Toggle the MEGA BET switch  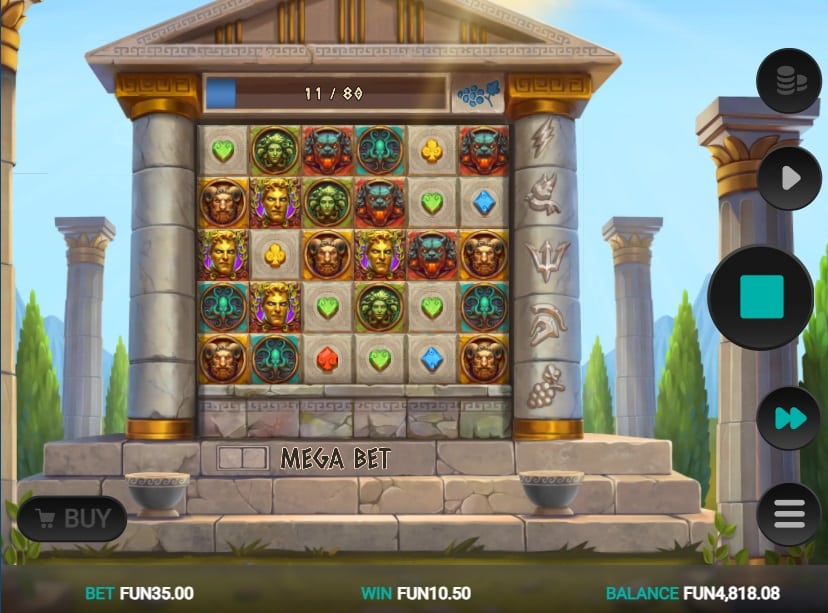[242, 459]
